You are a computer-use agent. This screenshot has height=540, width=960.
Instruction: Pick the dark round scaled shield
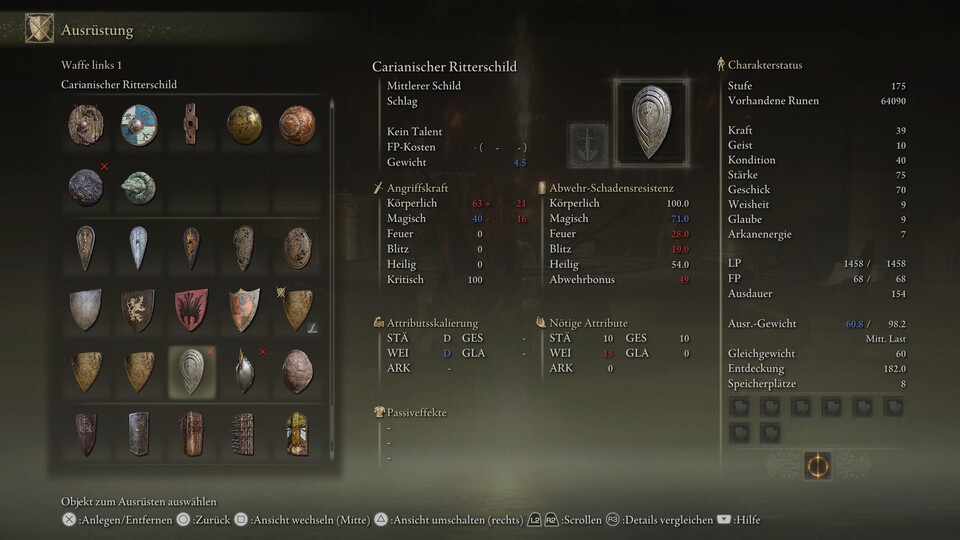(85, 186)
